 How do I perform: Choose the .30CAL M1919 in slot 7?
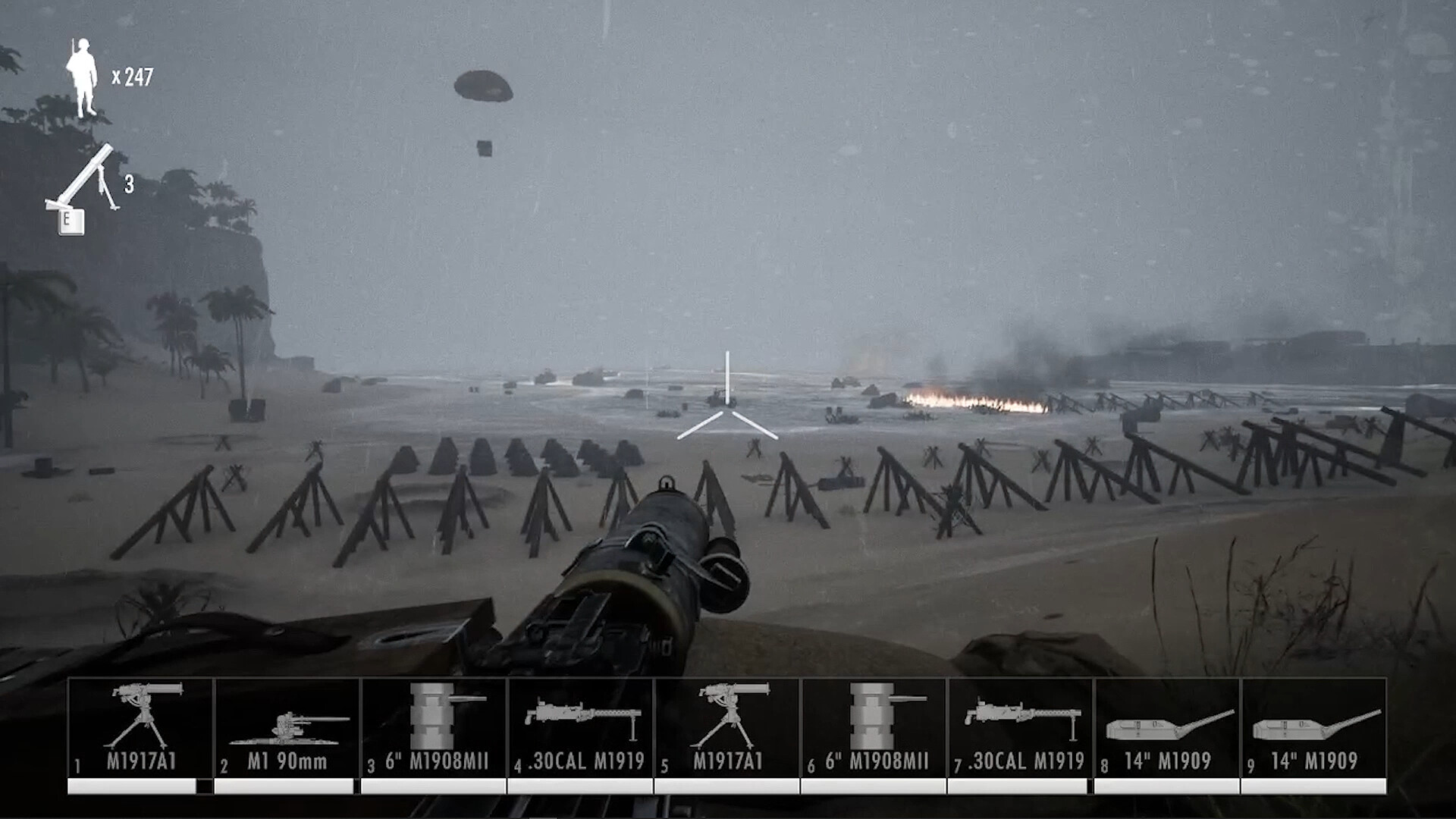click(1021, 720)
